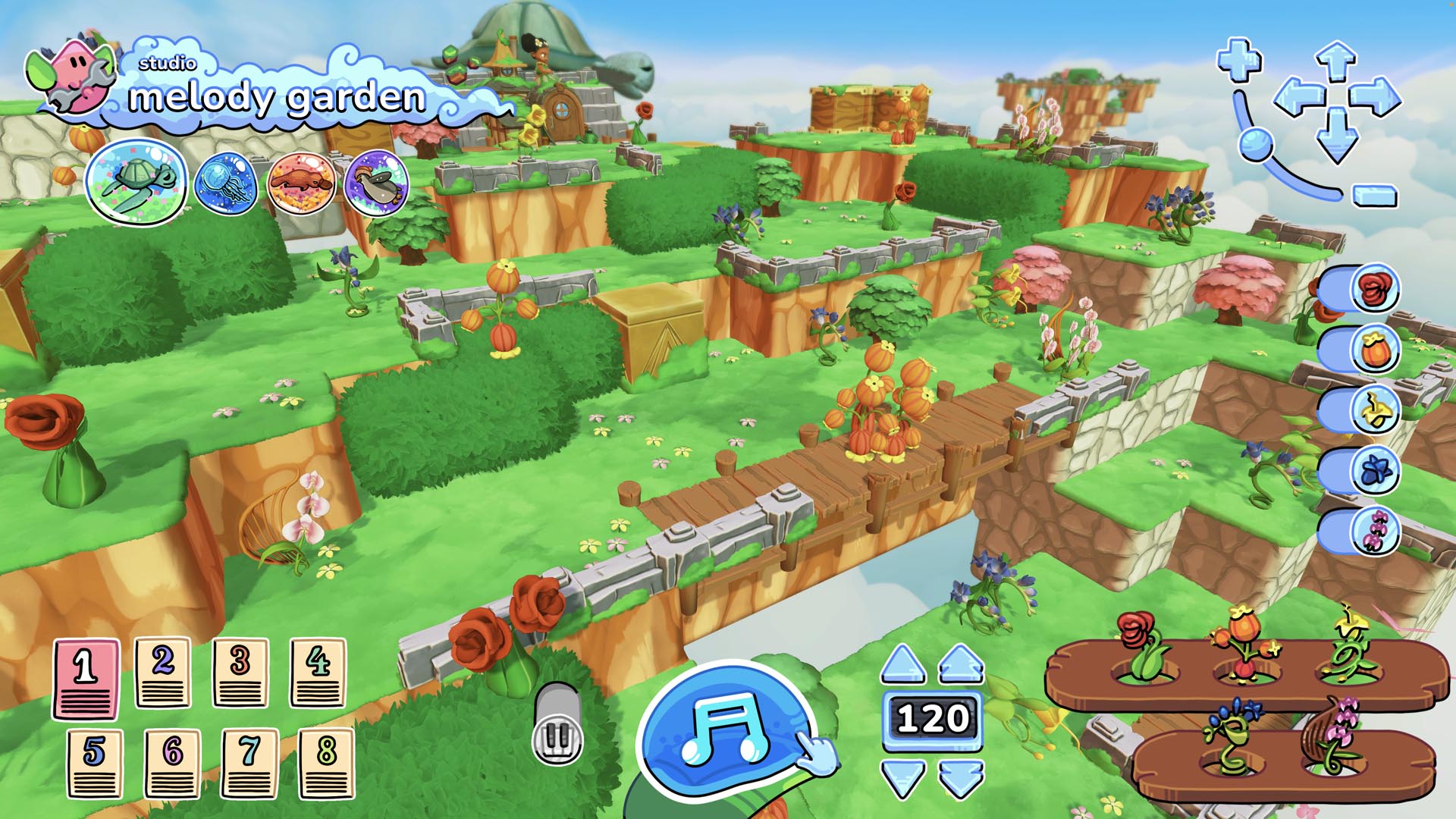
Task: Pan the camera right with the arrow
Action: point(1375,98)
